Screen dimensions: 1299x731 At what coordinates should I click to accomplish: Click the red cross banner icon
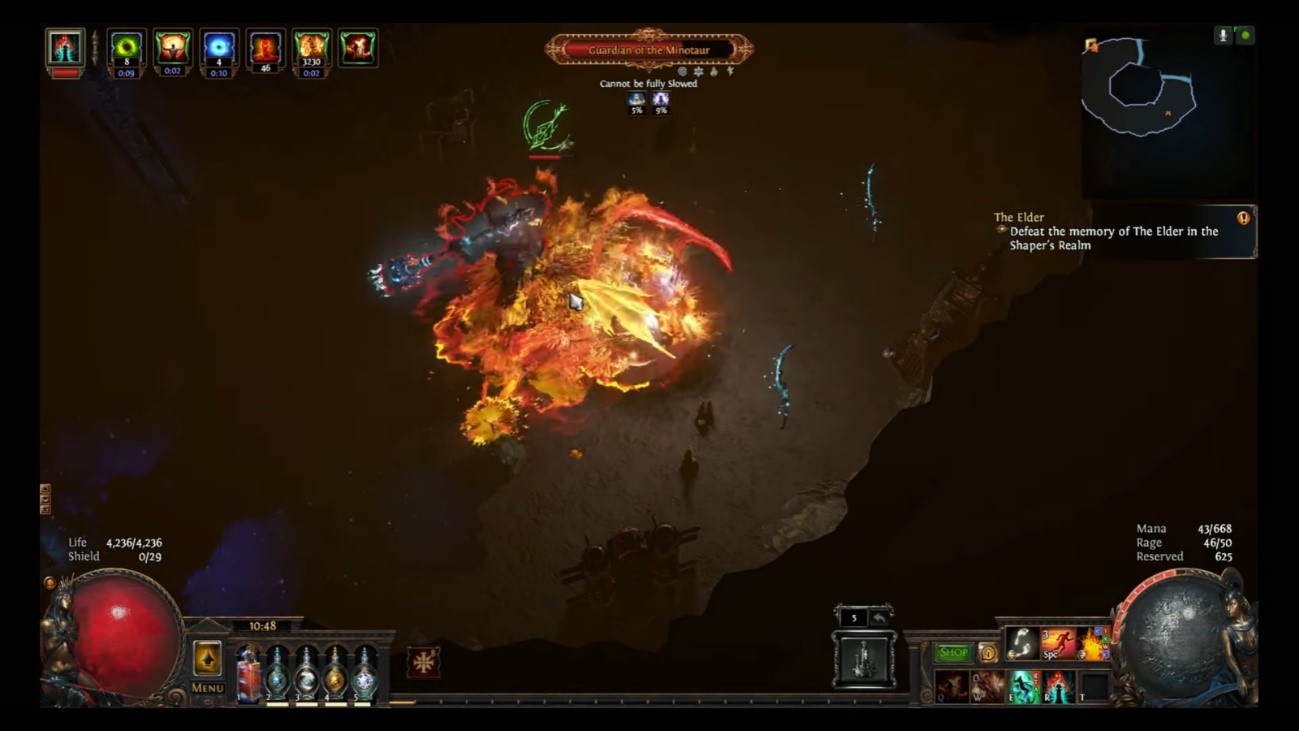pyautogui.click(x=423, y=662)
